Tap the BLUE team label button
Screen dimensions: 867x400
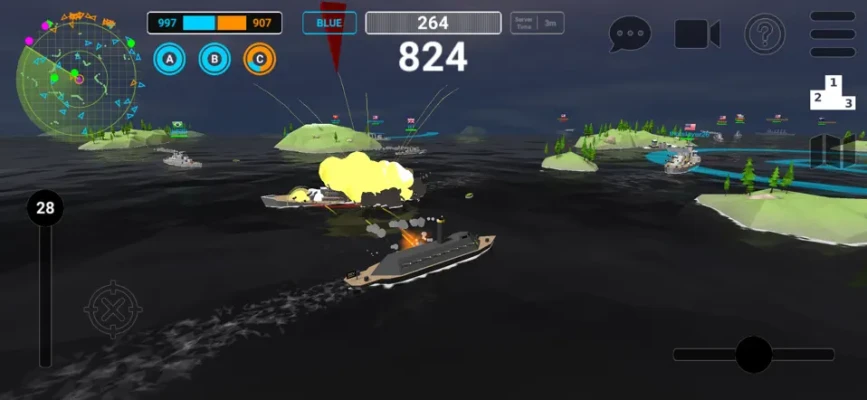pyautogui.click(x=329, y=23)
